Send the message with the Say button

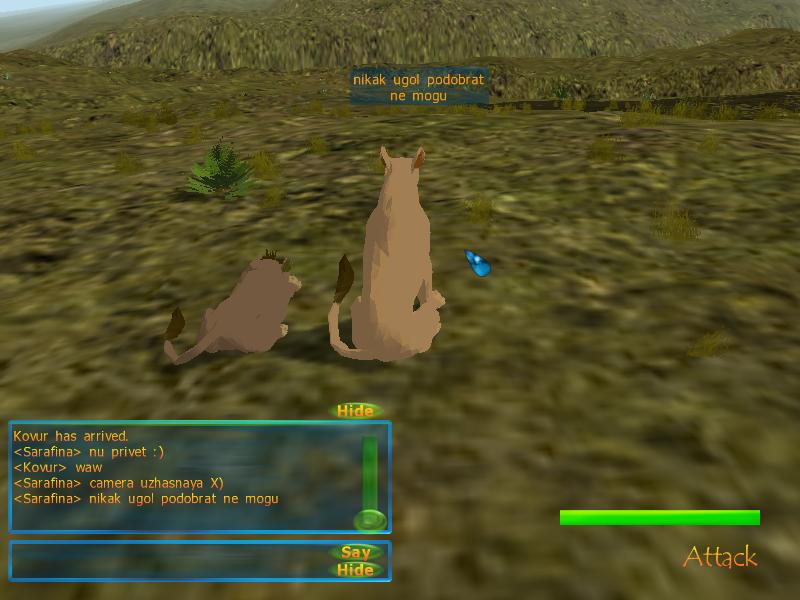tap(356, 552)
